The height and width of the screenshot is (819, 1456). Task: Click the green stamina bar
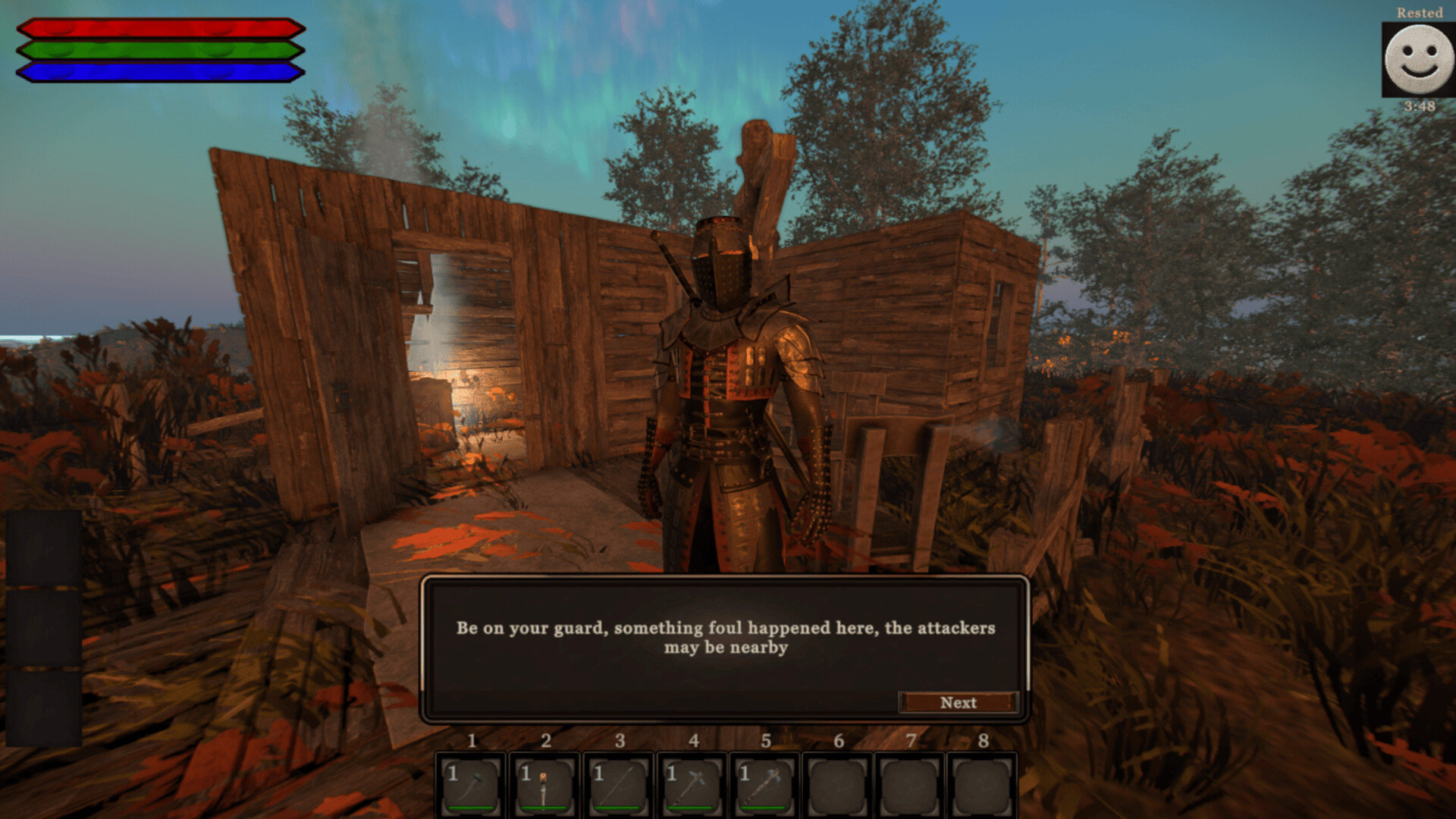159,52
